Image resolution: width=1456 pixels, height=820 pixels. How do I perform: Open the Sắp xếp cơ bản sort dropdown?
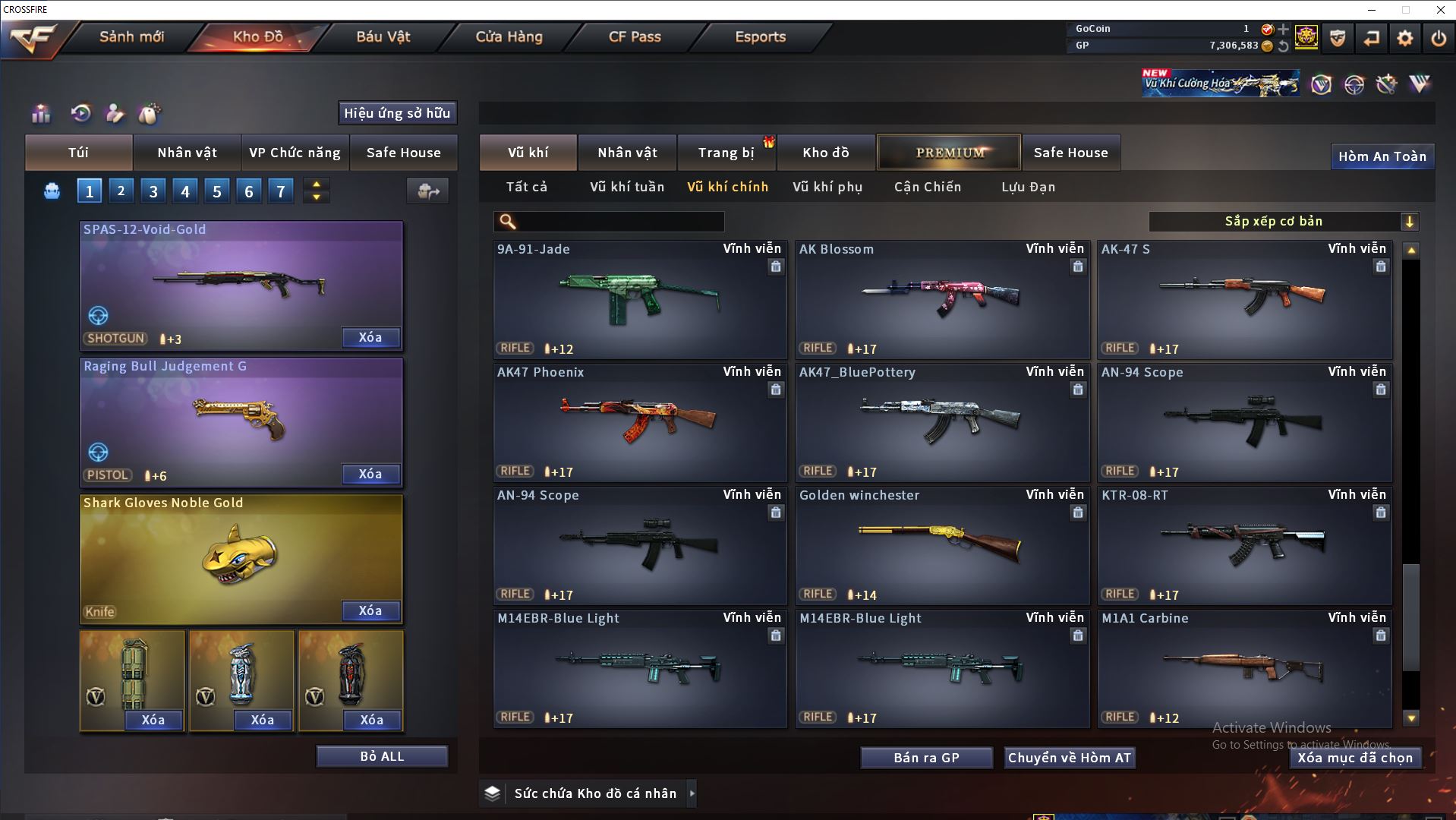1283,222
